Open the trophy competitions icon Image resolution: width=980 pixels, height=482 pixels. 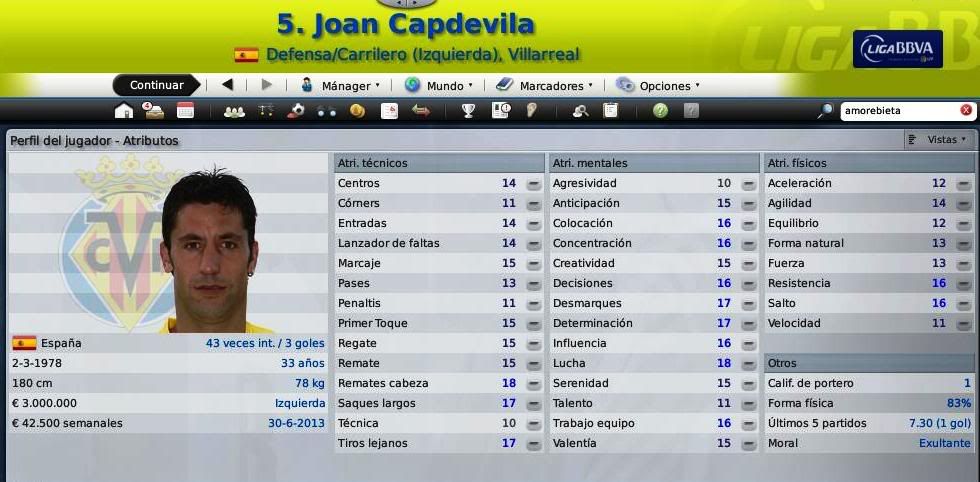pos(468,111)
